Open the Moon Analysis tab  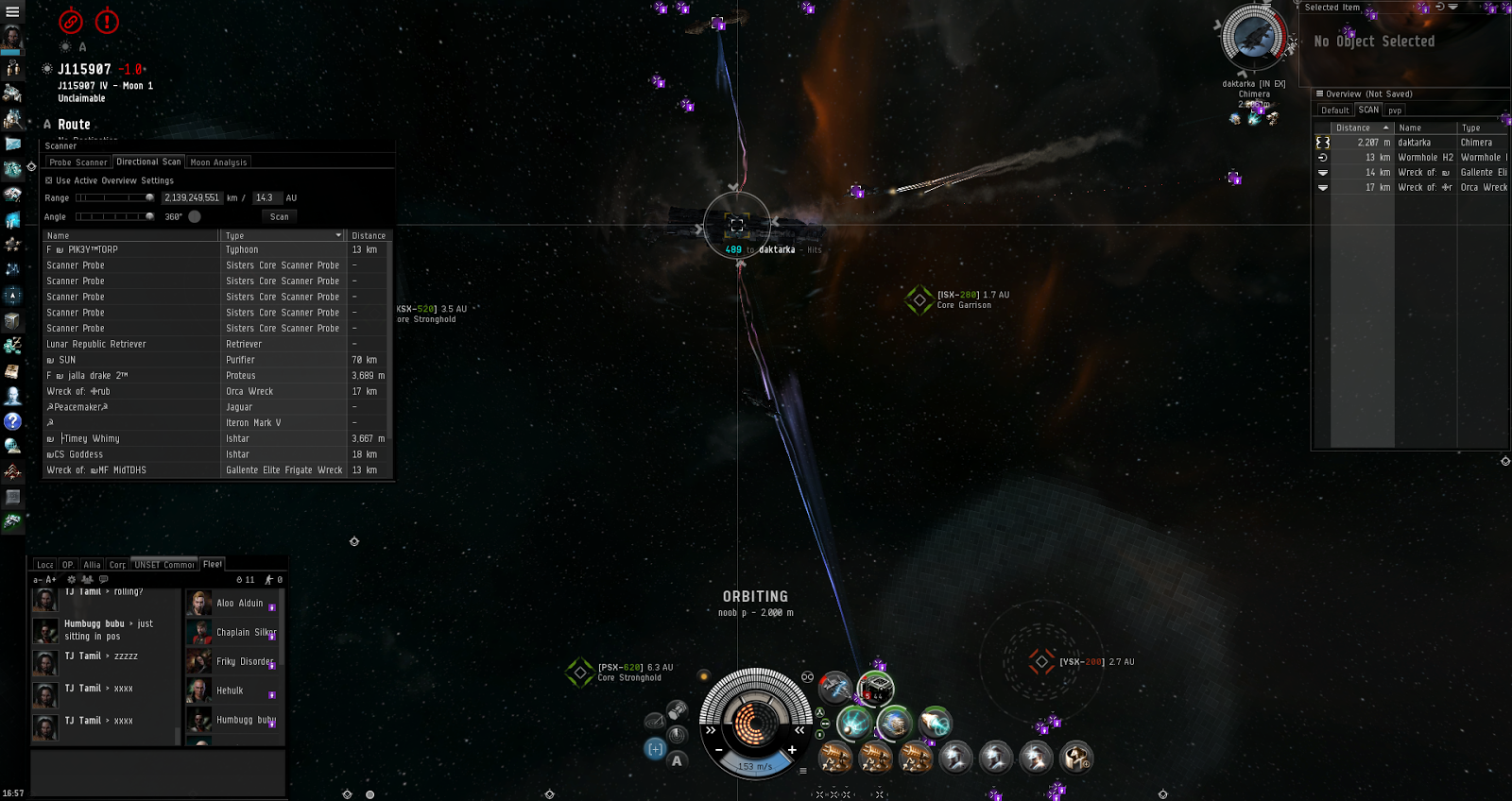[x=218, y=162]
